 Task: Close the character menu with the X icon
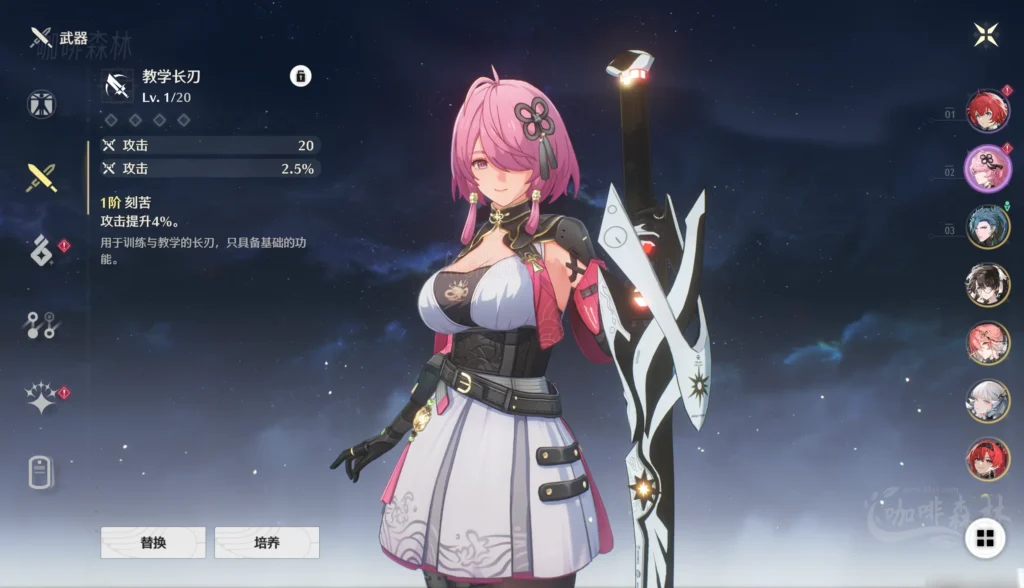986,35
